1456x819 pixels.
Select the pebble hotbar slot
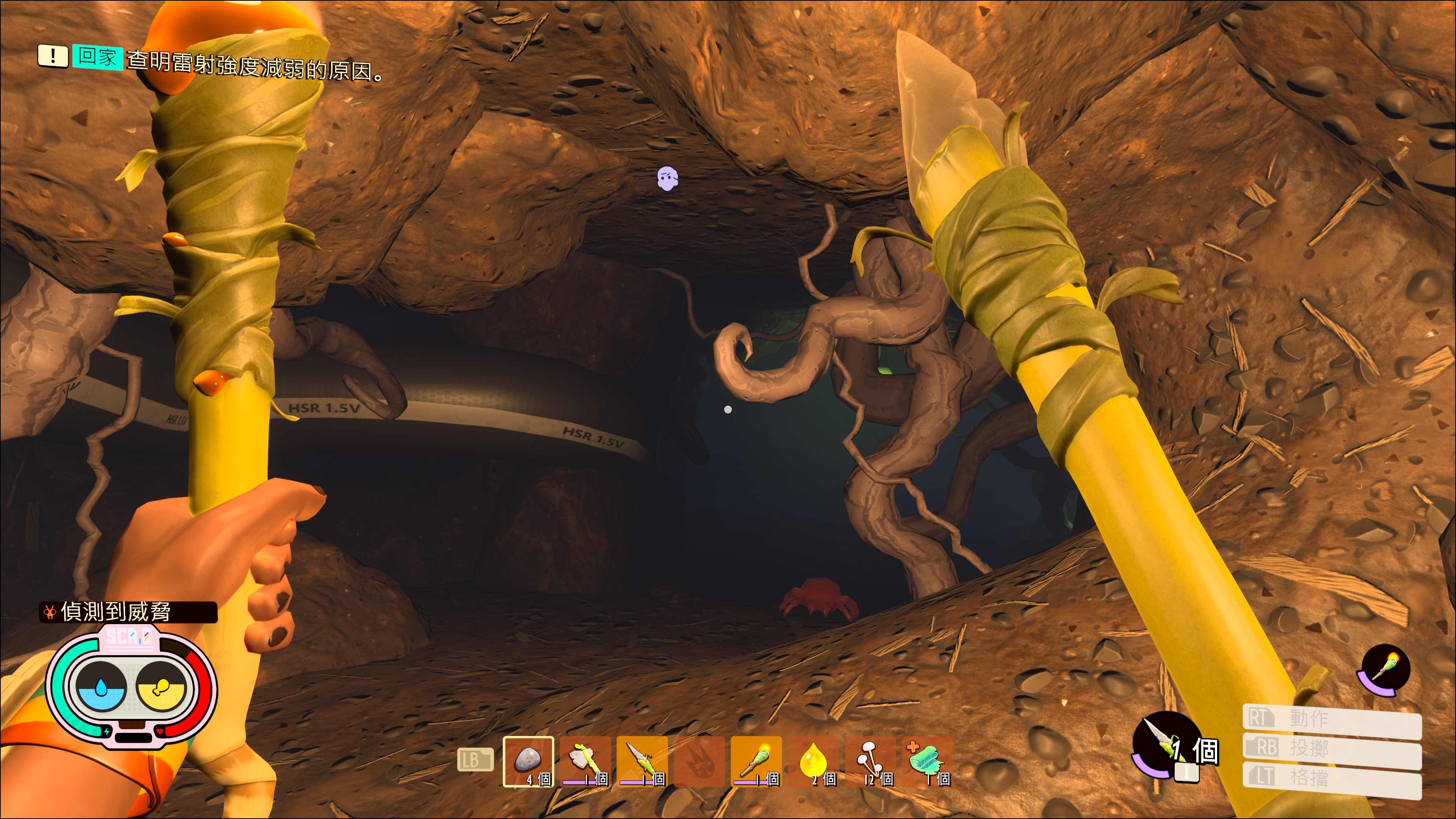pos(529,761)
